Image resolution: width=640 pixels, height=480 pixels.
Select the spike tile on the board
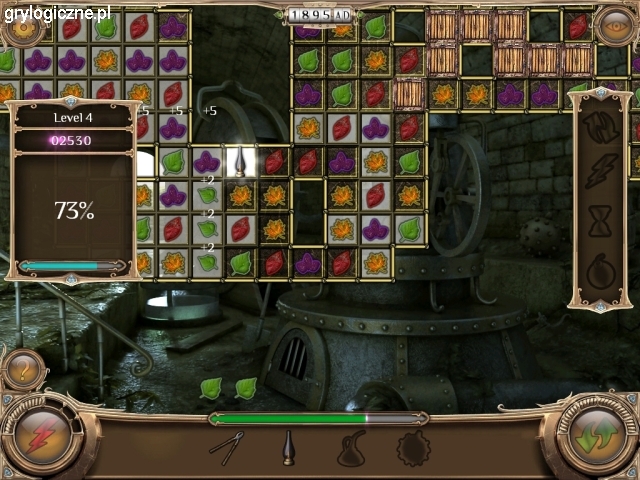coord(241,160)
